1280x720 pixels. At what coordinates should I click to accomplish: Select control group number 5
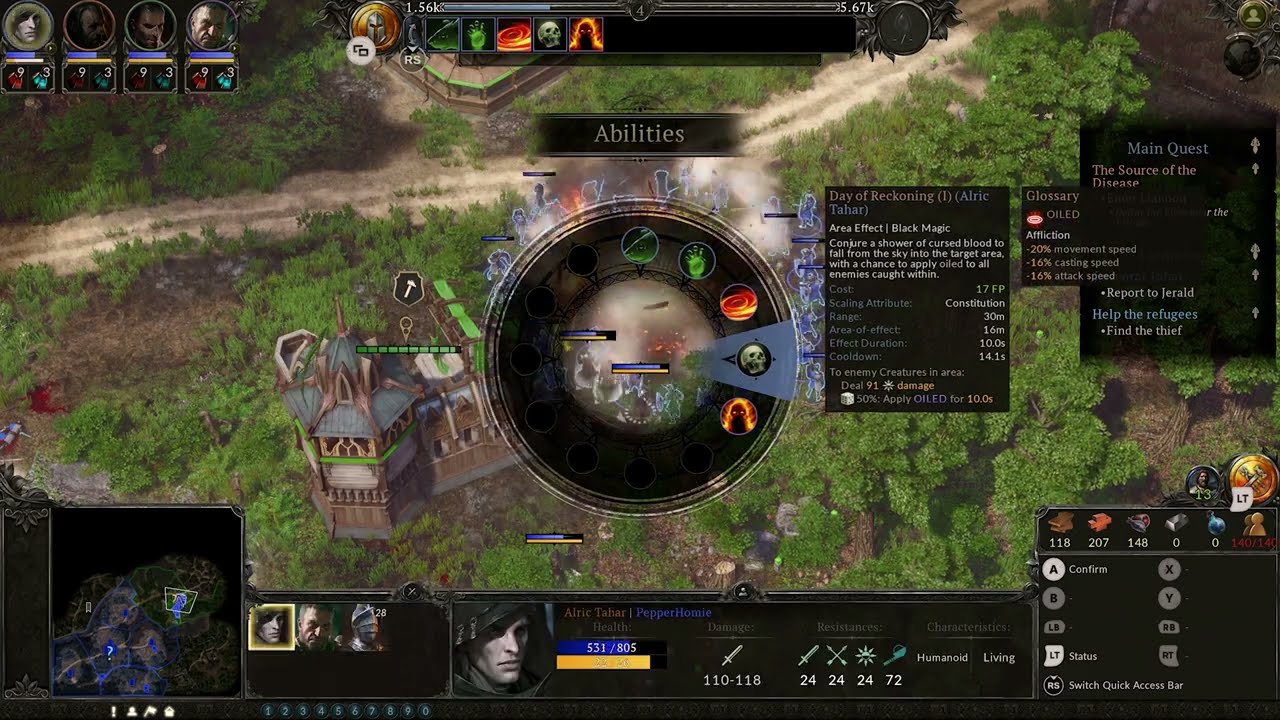[x=339, y=711]
